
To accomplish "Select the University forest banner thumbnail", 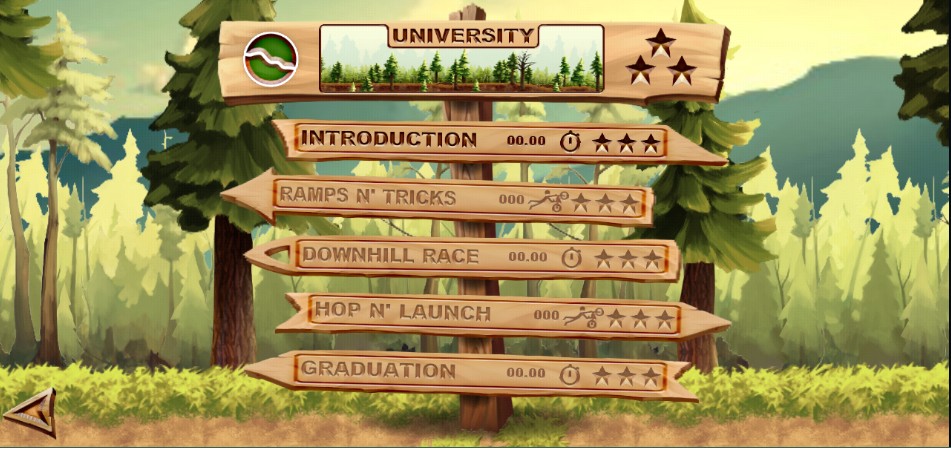I will click(461, 59).
